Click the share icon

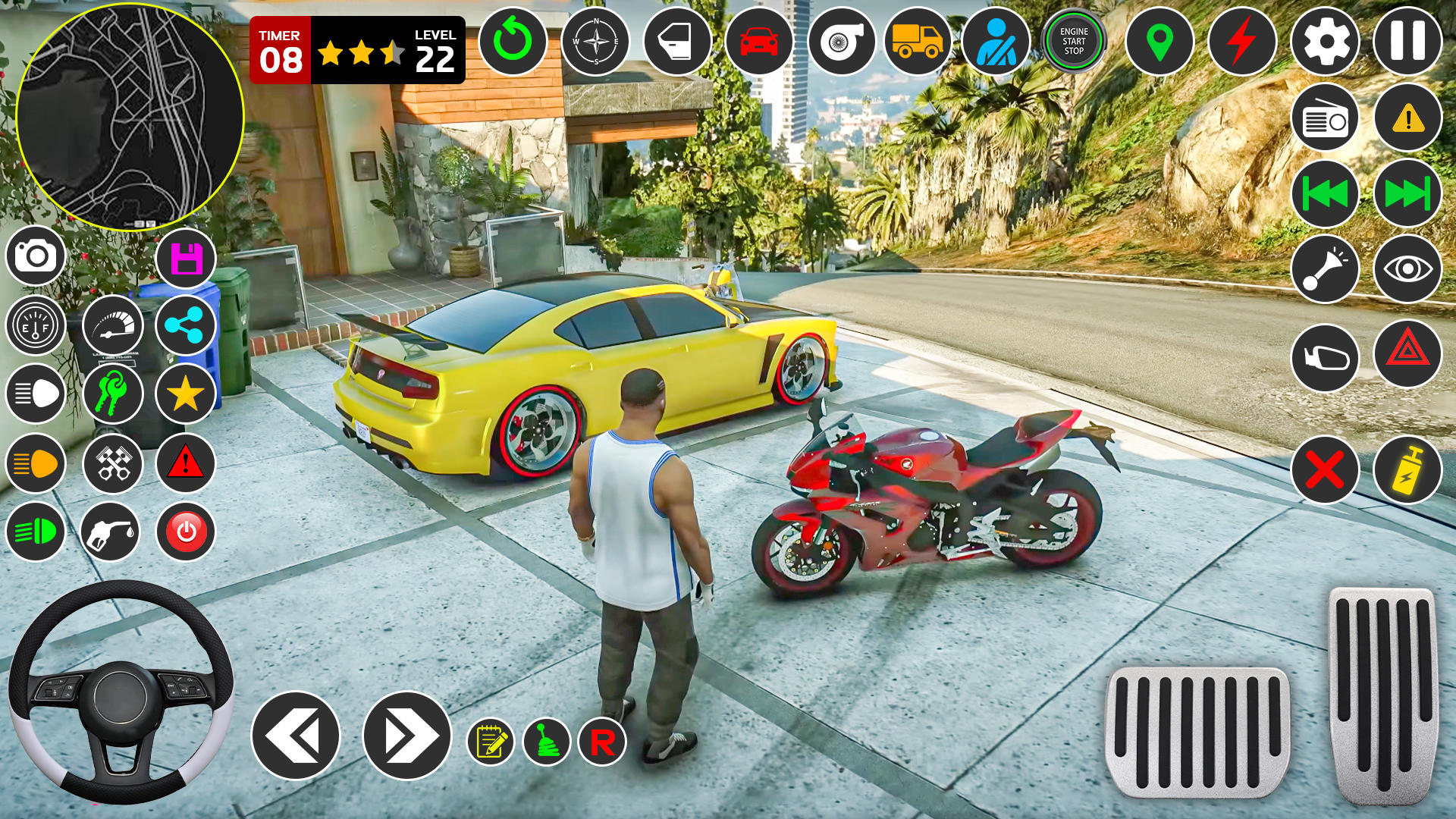(185, 325)
